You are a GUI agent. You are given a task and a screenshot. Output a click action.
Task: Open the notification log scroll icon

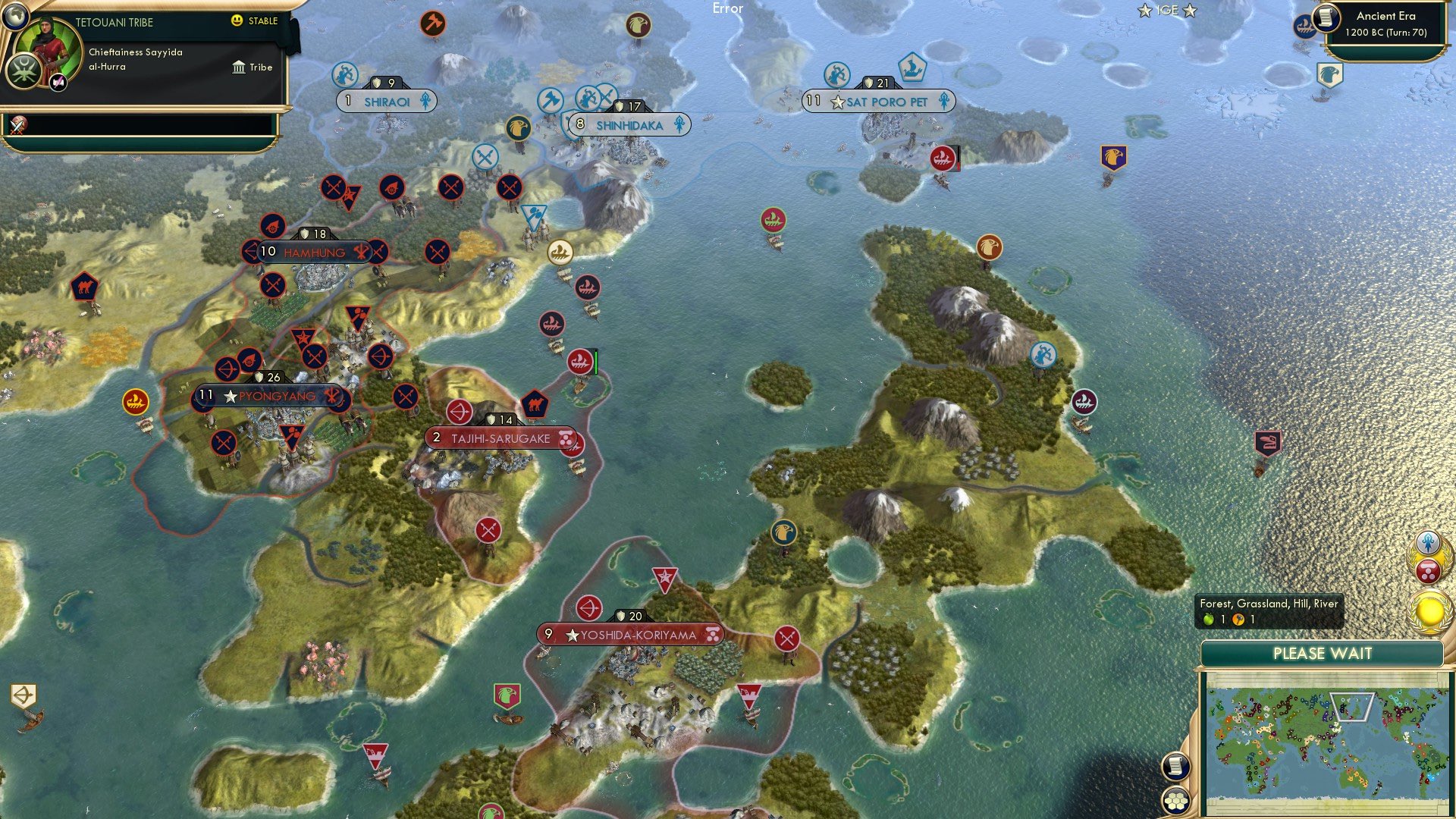tap(1176, 765)
